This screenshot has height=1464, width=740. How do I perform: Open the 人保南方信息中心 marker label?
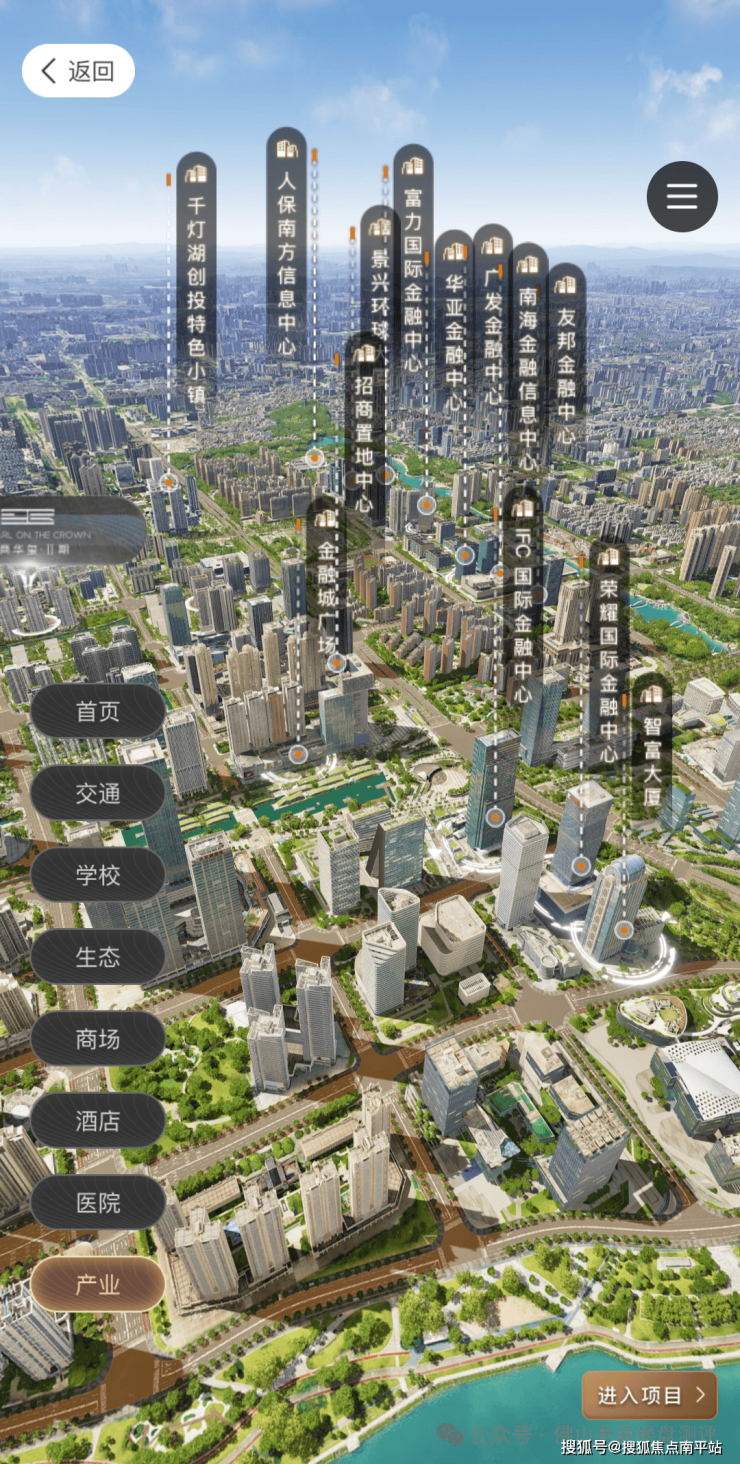point(286,245)
